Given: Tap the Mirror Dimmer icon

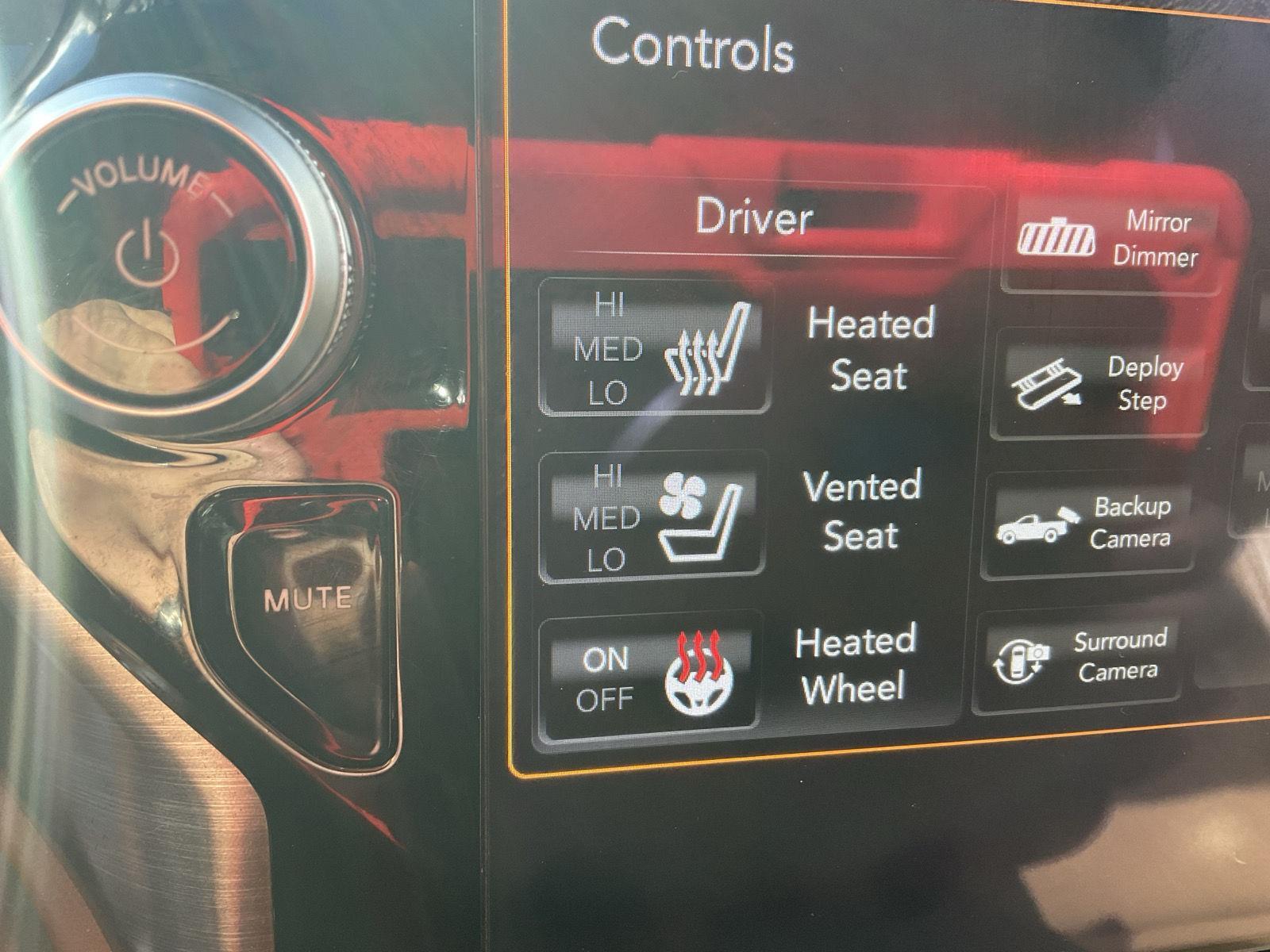Looking at the screenshot, I should click(1056, 236).
